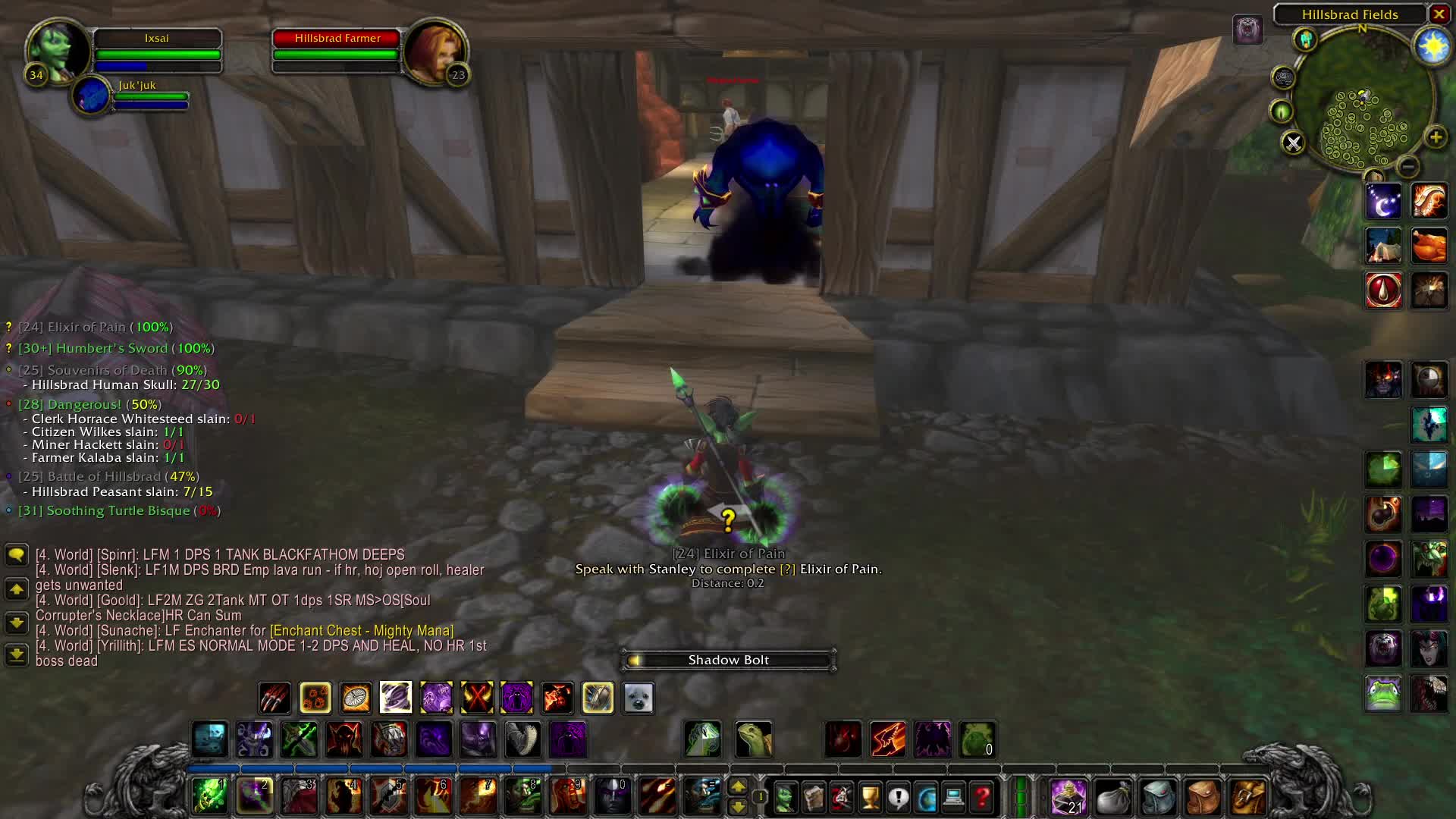Cast the ability in action slot 1
Viewport: 1456px width, 819px height.
coord(209,796)
